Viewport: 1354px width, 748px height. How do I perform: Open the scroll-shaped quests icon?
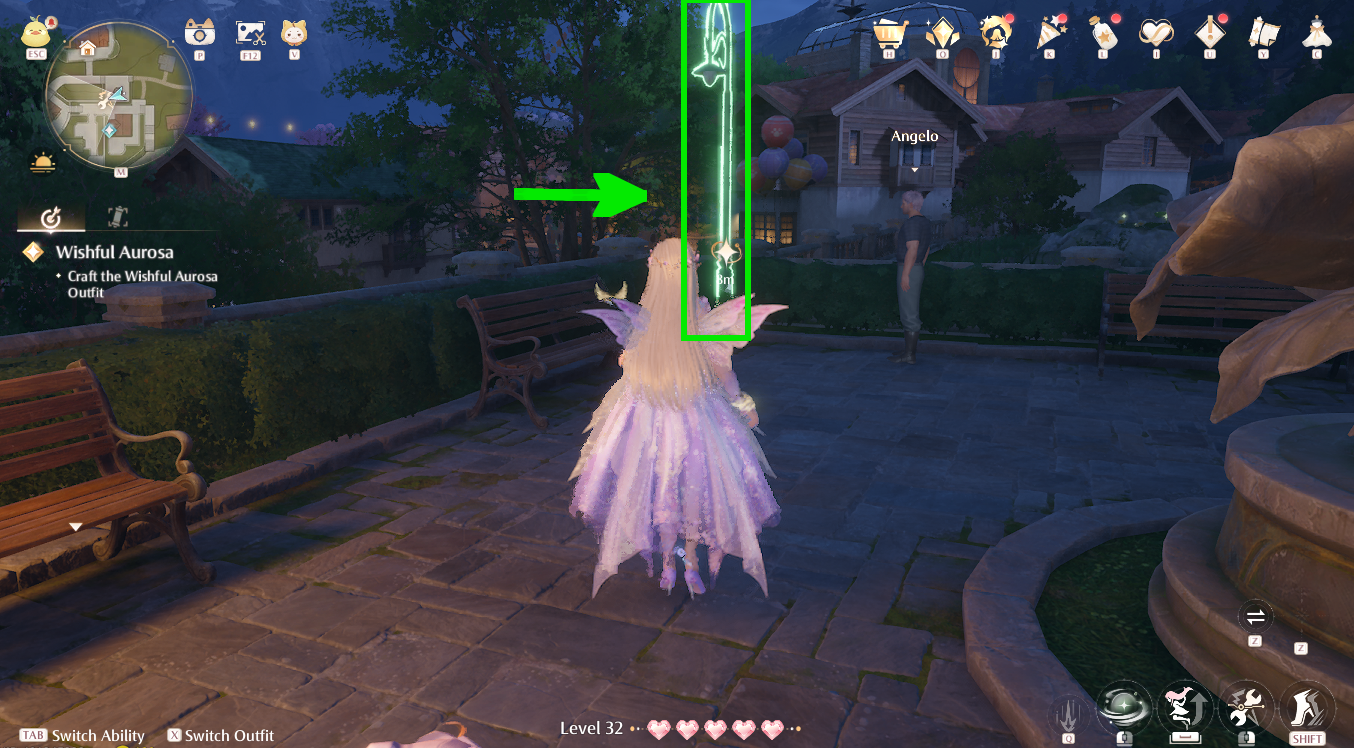click(1264, 33)
